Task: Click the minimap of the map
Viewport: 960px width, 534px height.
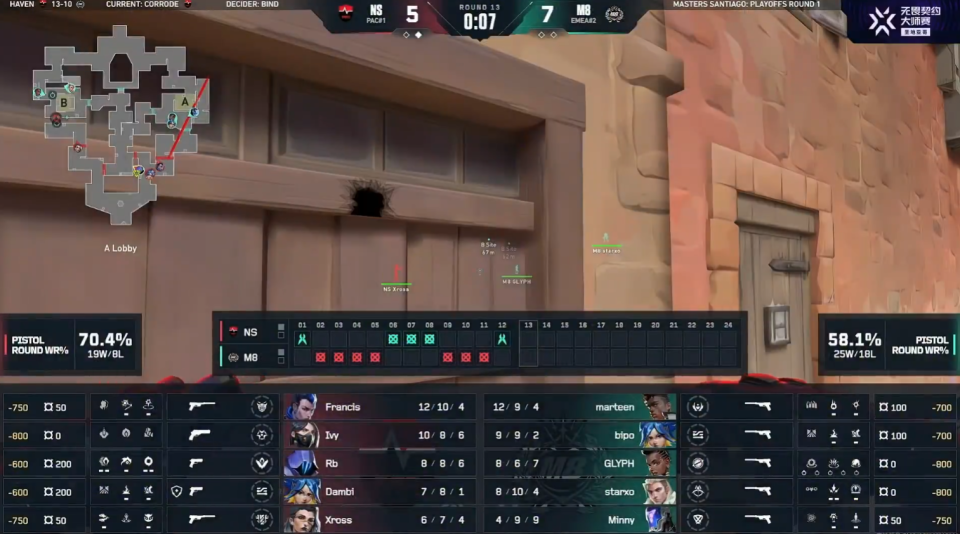Action: point(117,123)
